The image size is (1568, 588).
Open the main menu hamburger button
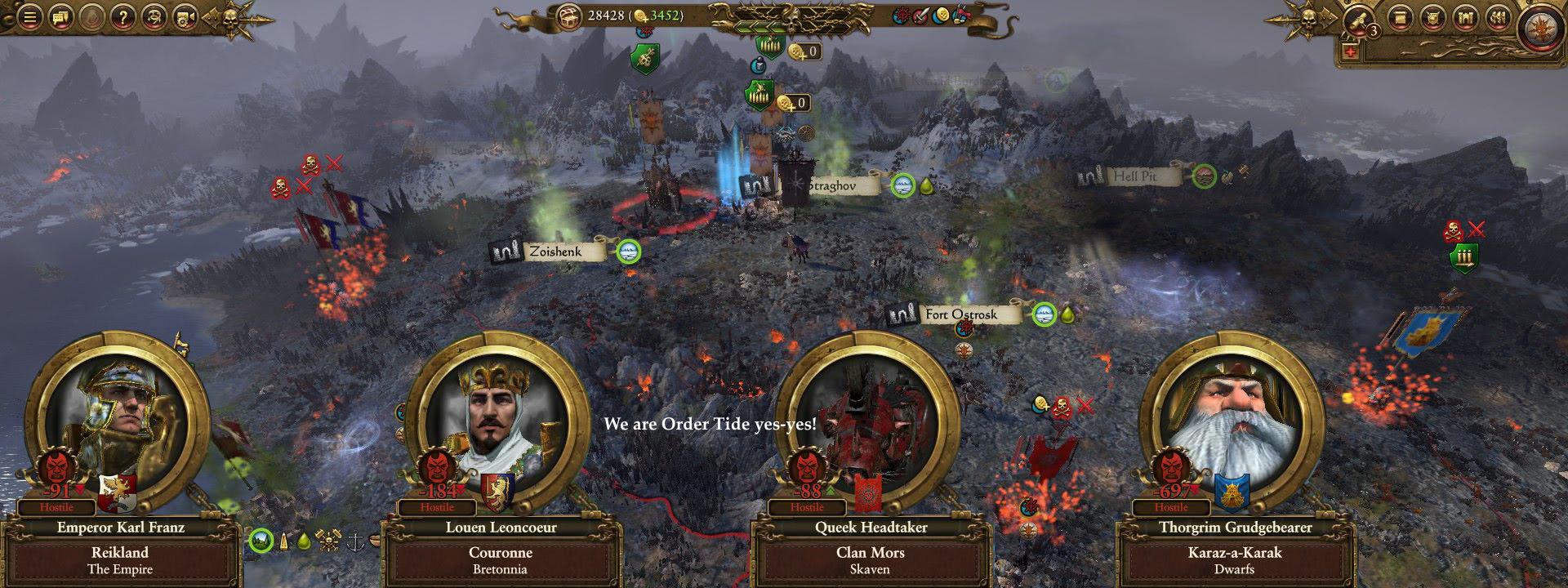tap(31, 17)
